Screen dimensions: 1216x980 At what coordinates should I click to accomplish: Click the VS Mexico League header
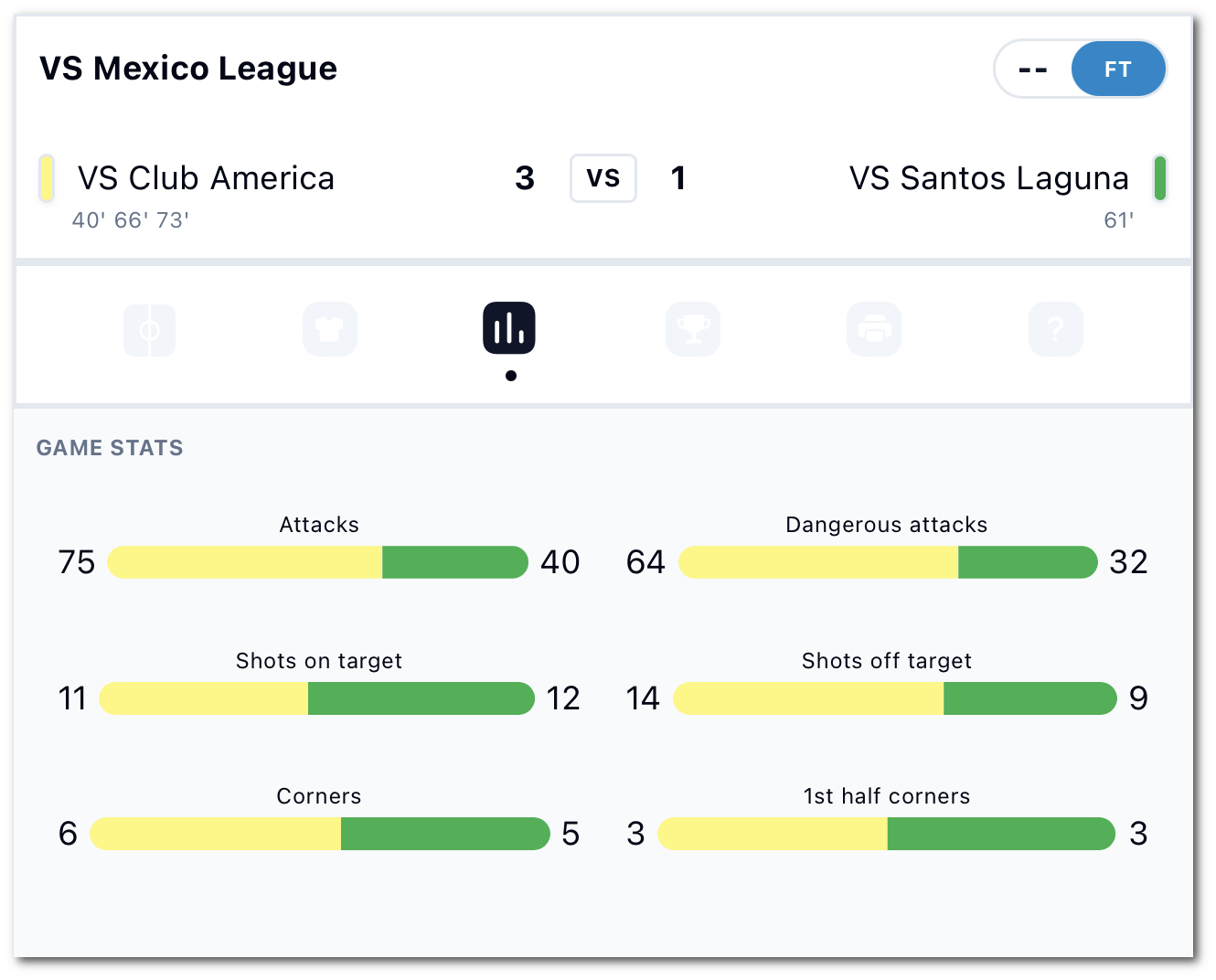click(x=187, y=68)
